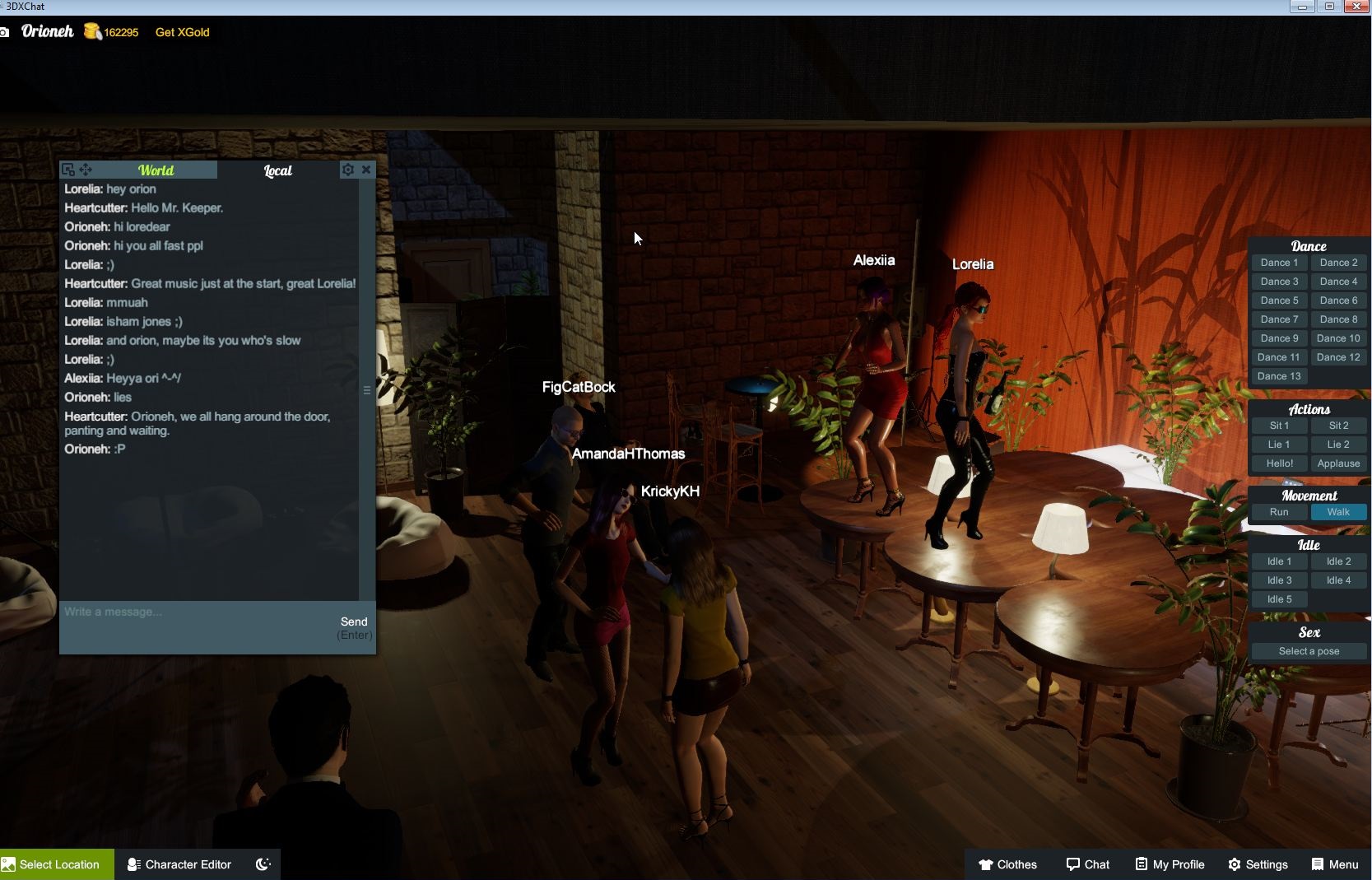
Task: Launch the Character Editor
Action: click(x=179, y=864)
